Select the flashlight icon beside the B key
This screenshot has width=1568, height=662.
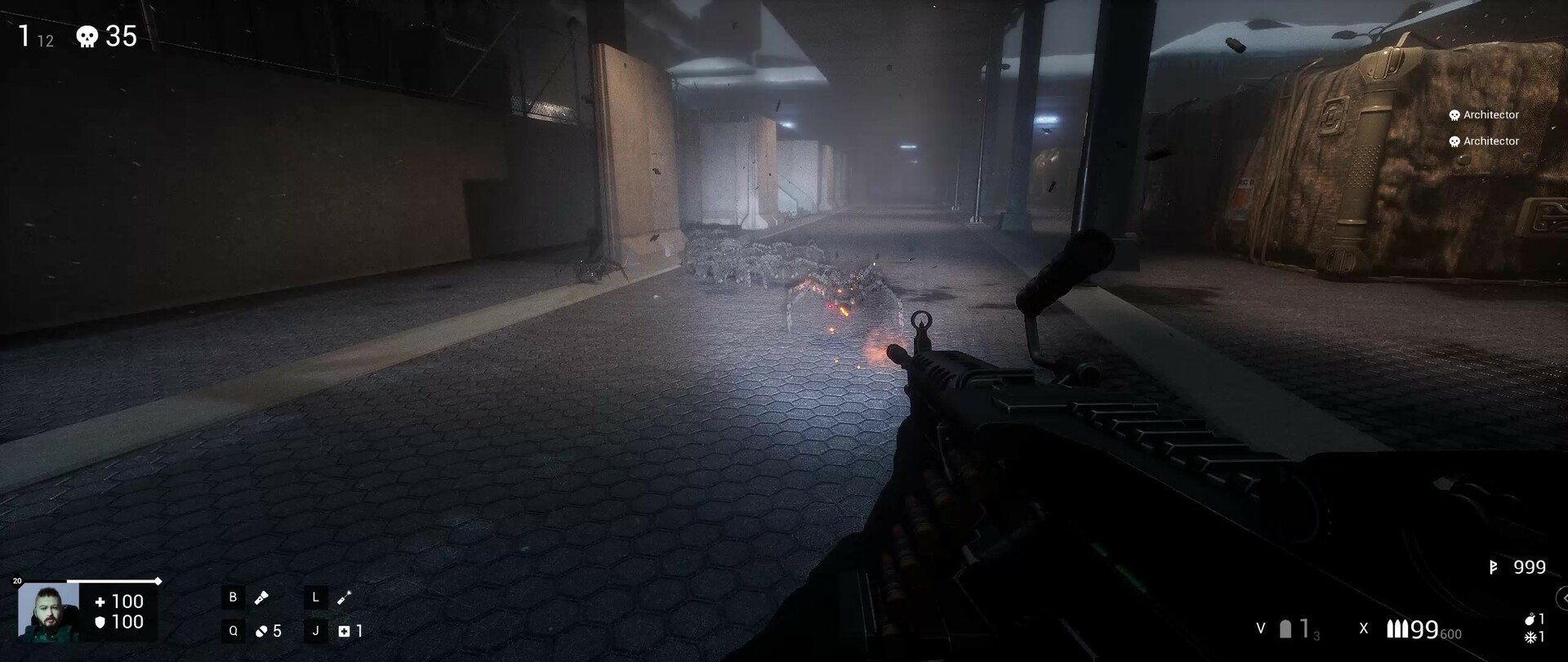(x=261, y=597)
